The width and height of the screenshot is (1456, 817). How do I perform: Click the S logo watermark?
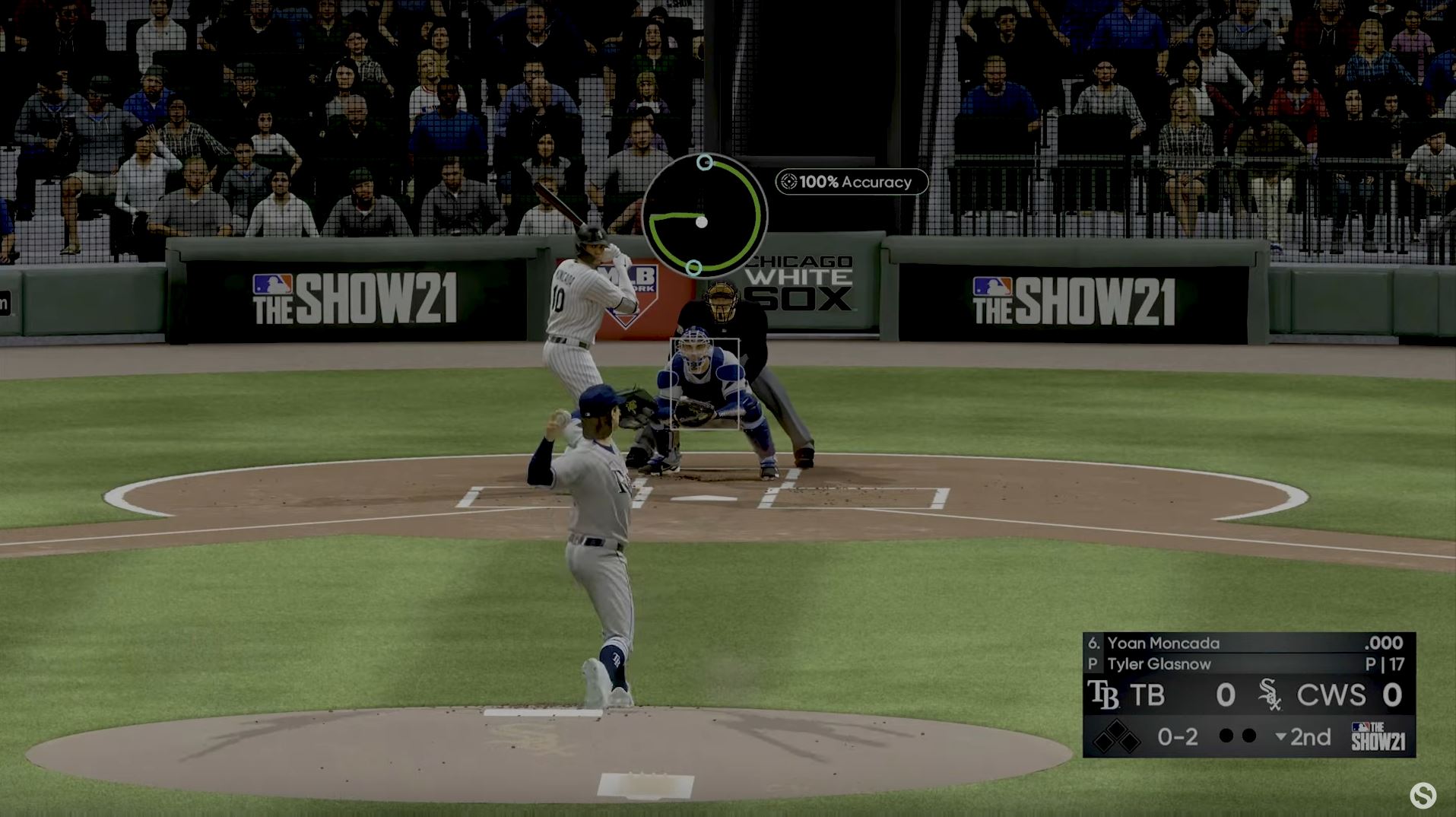pyautogui.click(x=1423, y=796)
